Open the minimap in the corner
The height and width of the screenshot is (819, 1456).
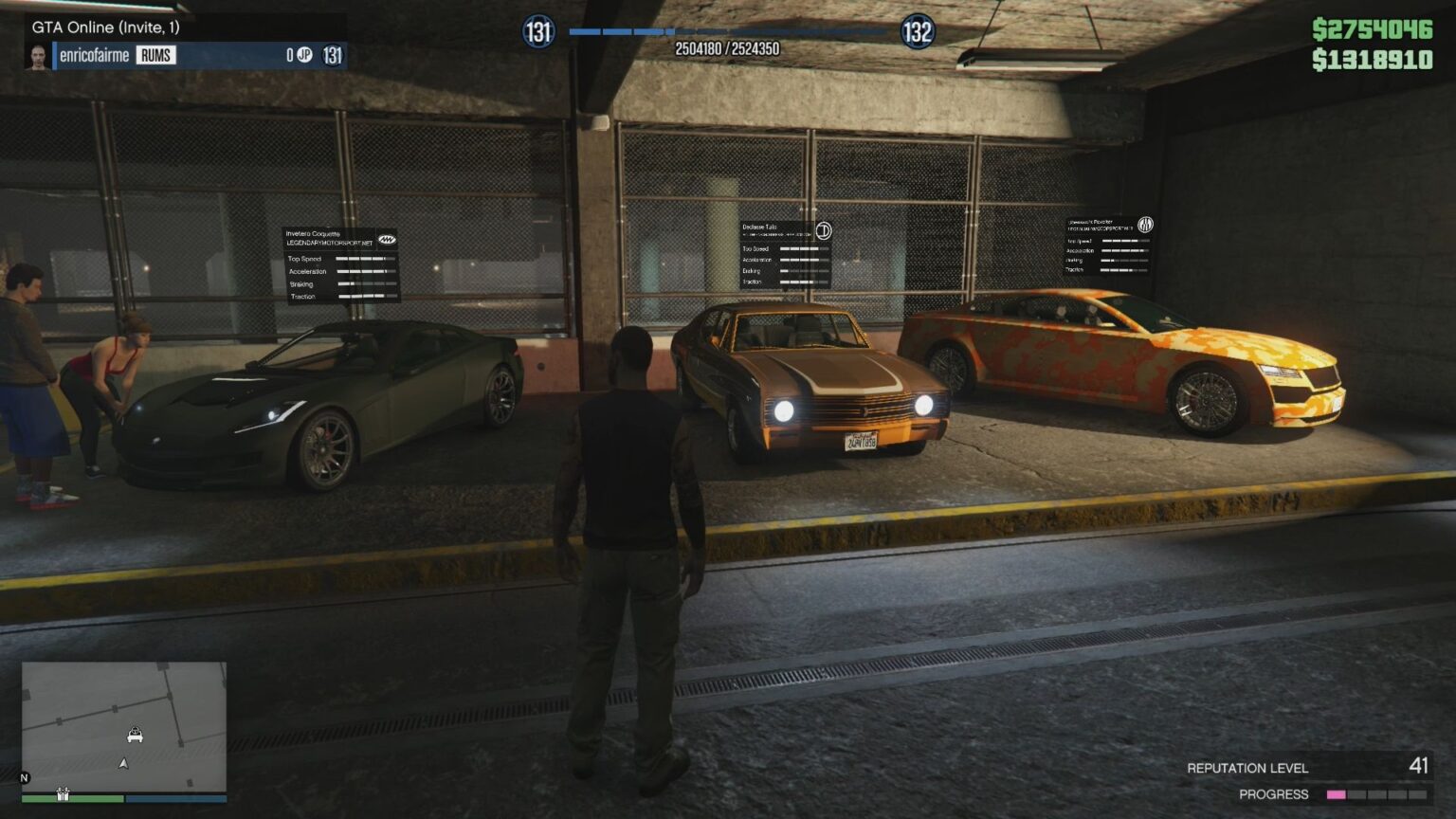tap(124, 727)
